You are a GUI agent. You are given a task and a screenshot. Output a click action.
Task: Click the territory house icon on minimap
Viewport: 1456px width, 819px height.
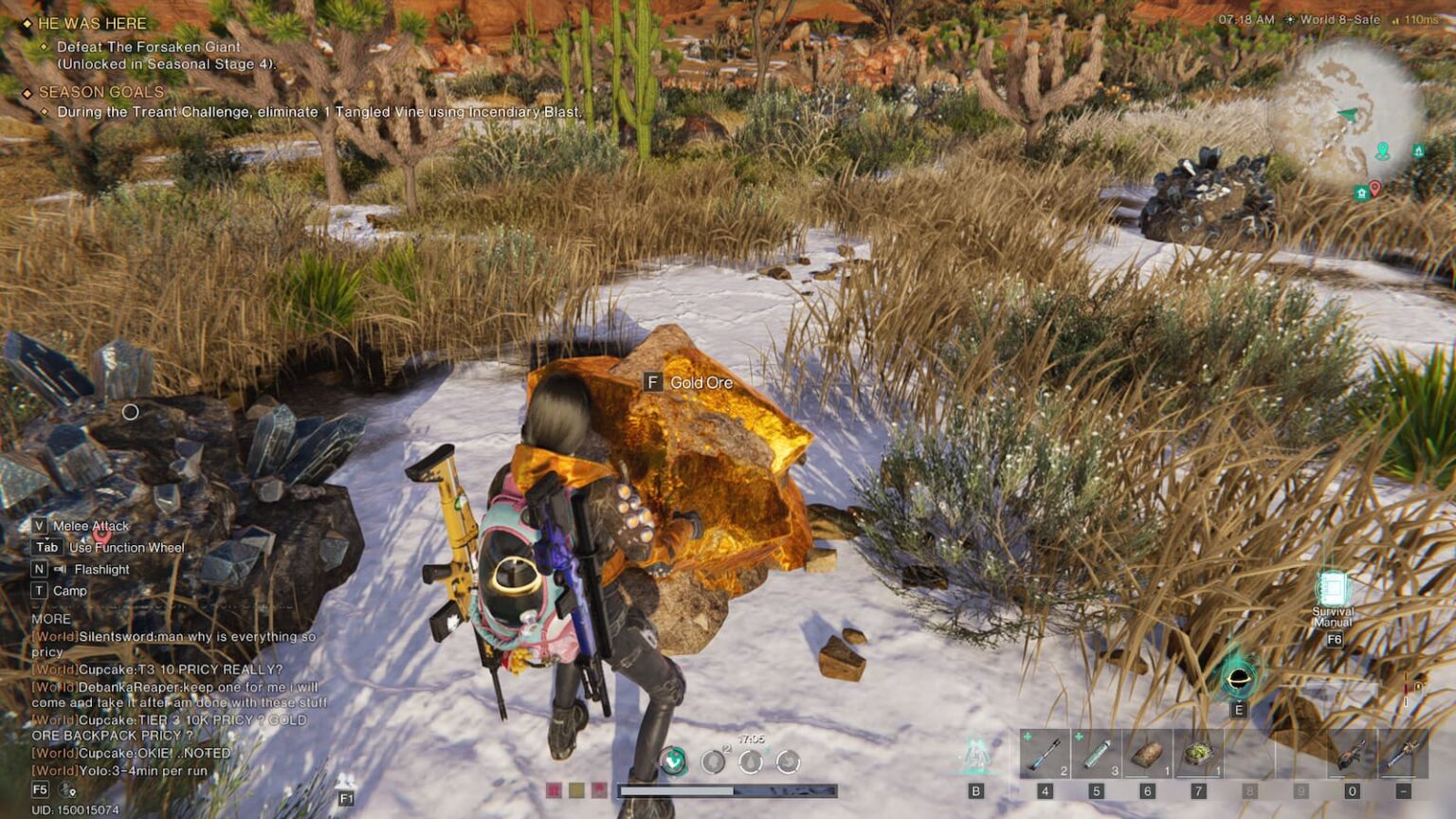1362,192
